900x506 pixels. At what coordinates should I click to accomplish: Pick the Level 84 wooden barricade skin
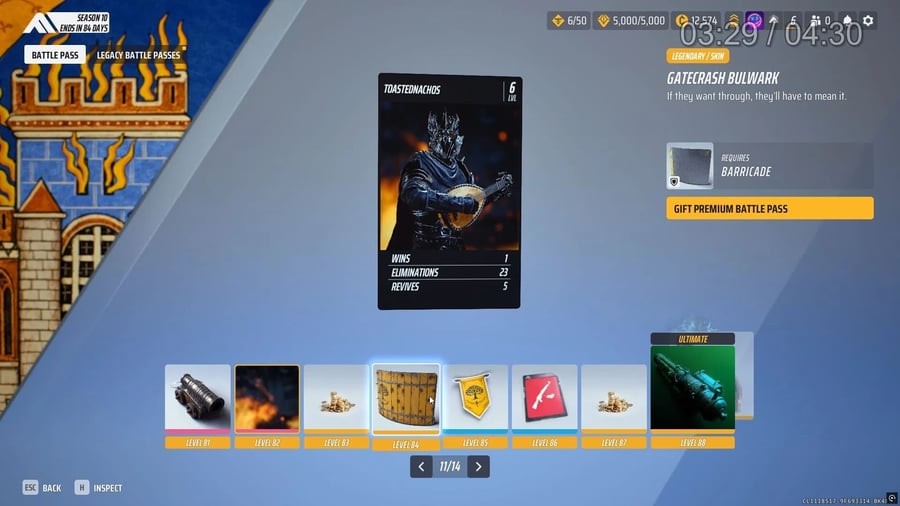(406, 399)
